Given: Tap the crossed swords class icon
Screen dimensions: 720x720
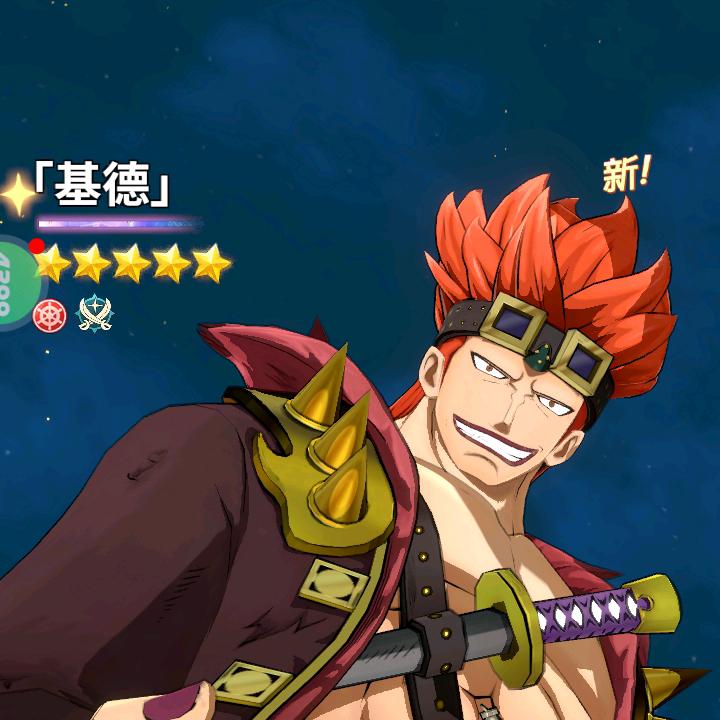Looking at the screenshot, I should (x=94, y=314).
